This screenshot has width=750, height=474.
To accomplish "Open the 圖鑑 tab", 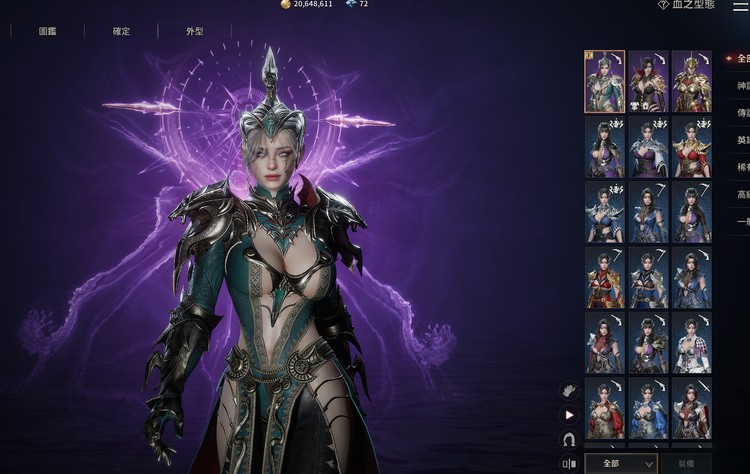I will [47, 31].
